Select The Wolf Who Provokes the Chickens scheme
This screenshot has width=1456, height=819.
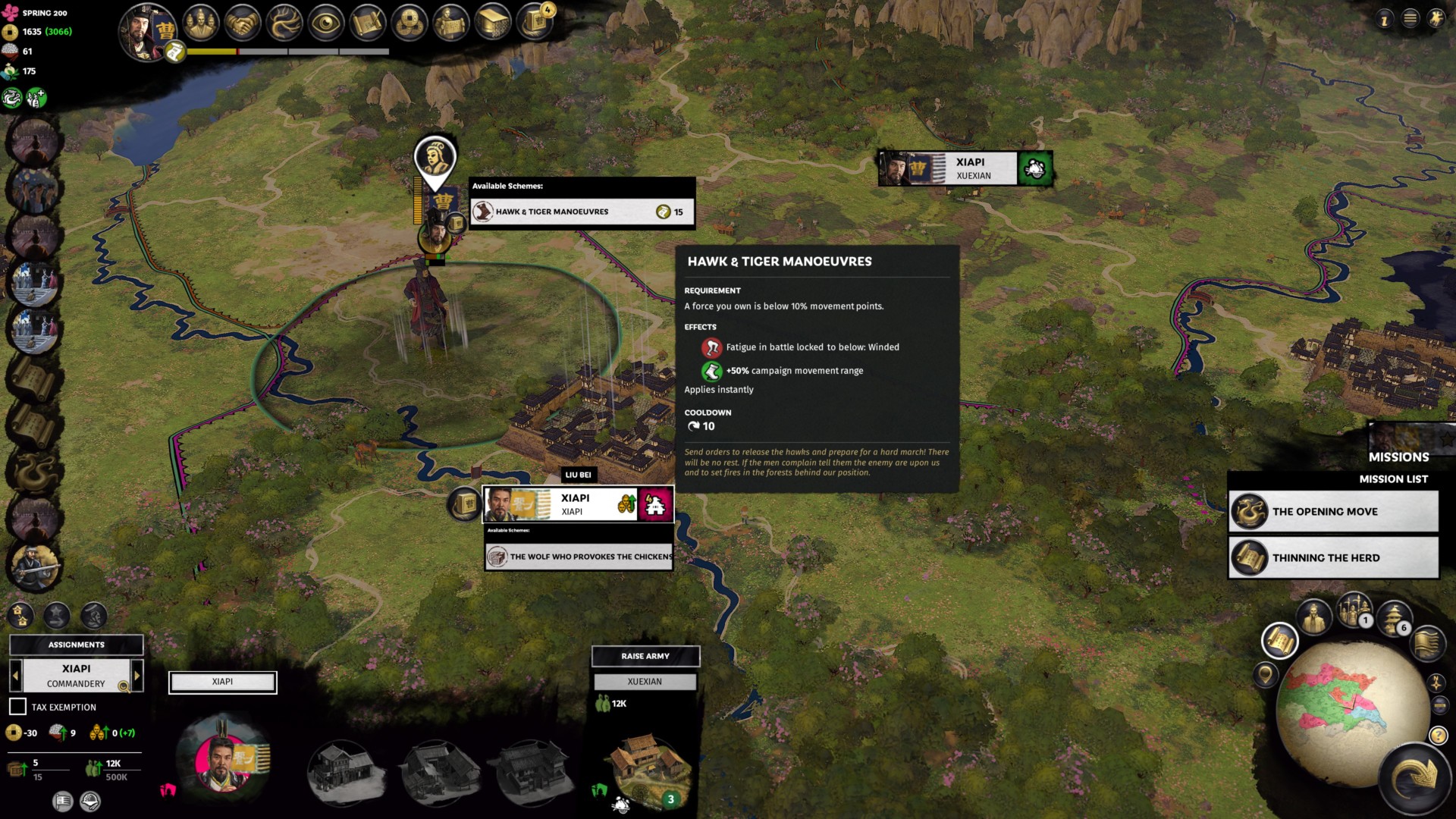click(x=579, y=557)
